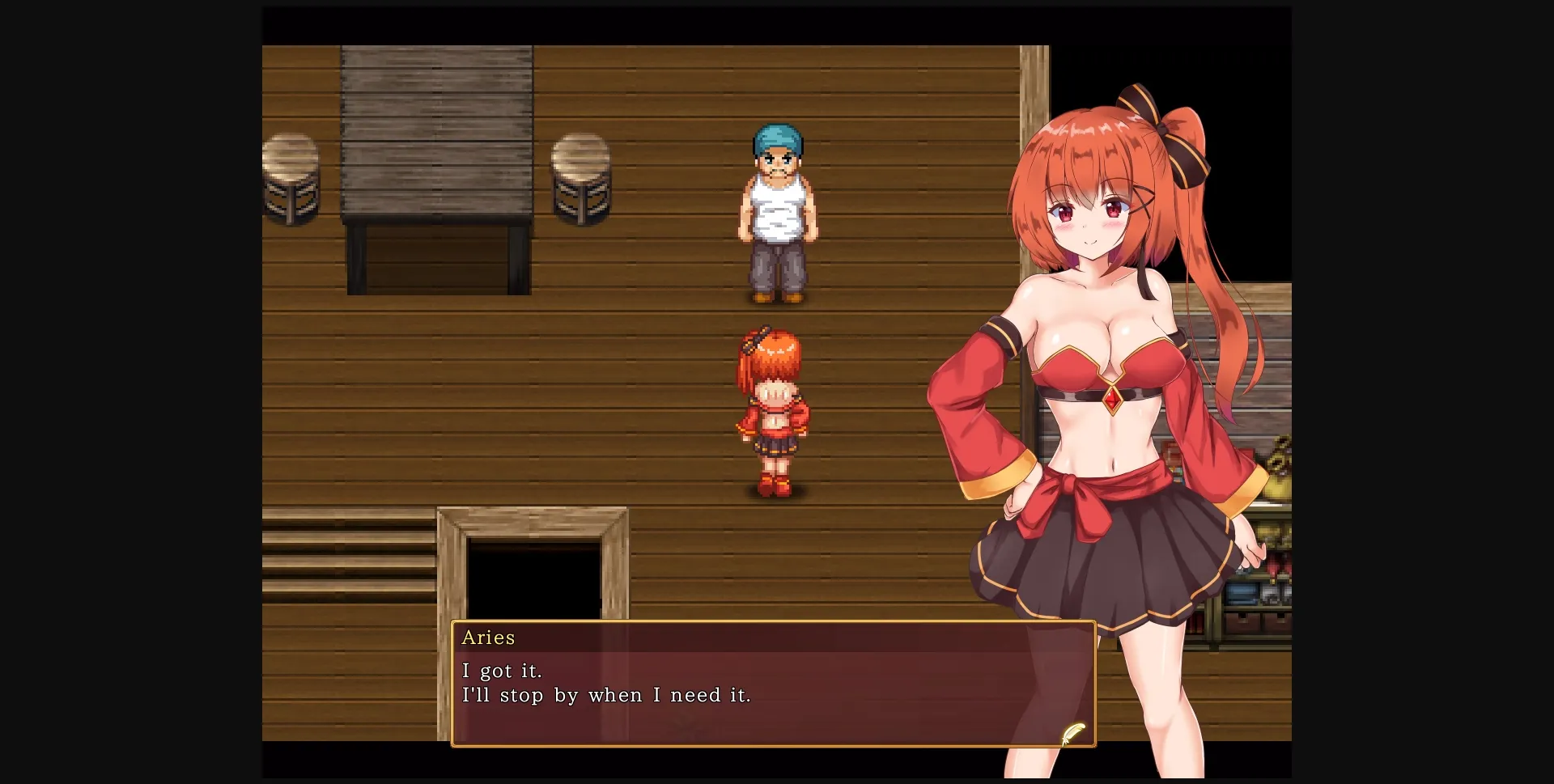Image resolution: width=1554 pixels, height=784 pixels.
Task: Select the speaker name label Aries
Action: coord(487,638)
